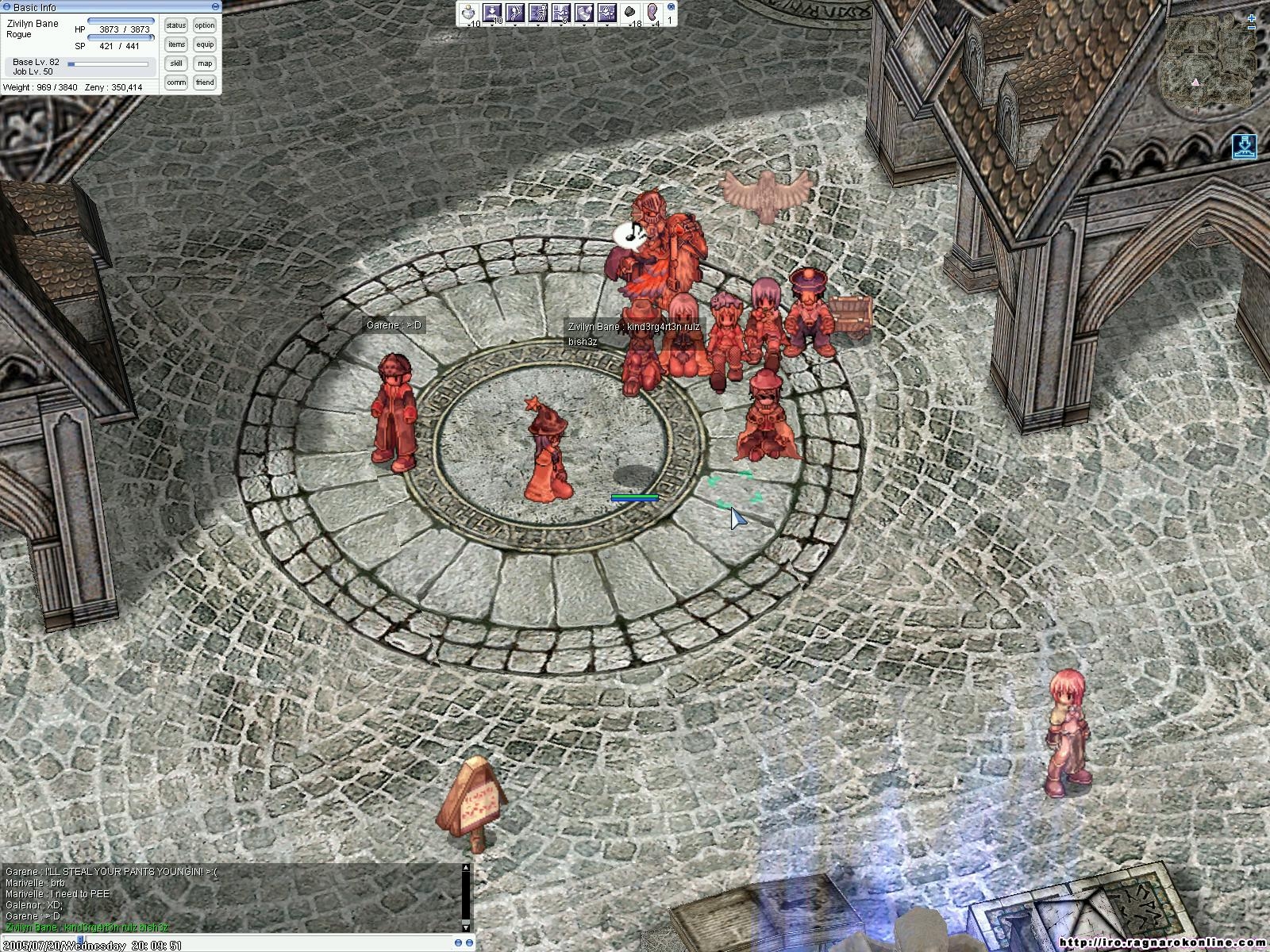Open the friend list
This screenshot has width=1270, height=952.
(205, 83)
